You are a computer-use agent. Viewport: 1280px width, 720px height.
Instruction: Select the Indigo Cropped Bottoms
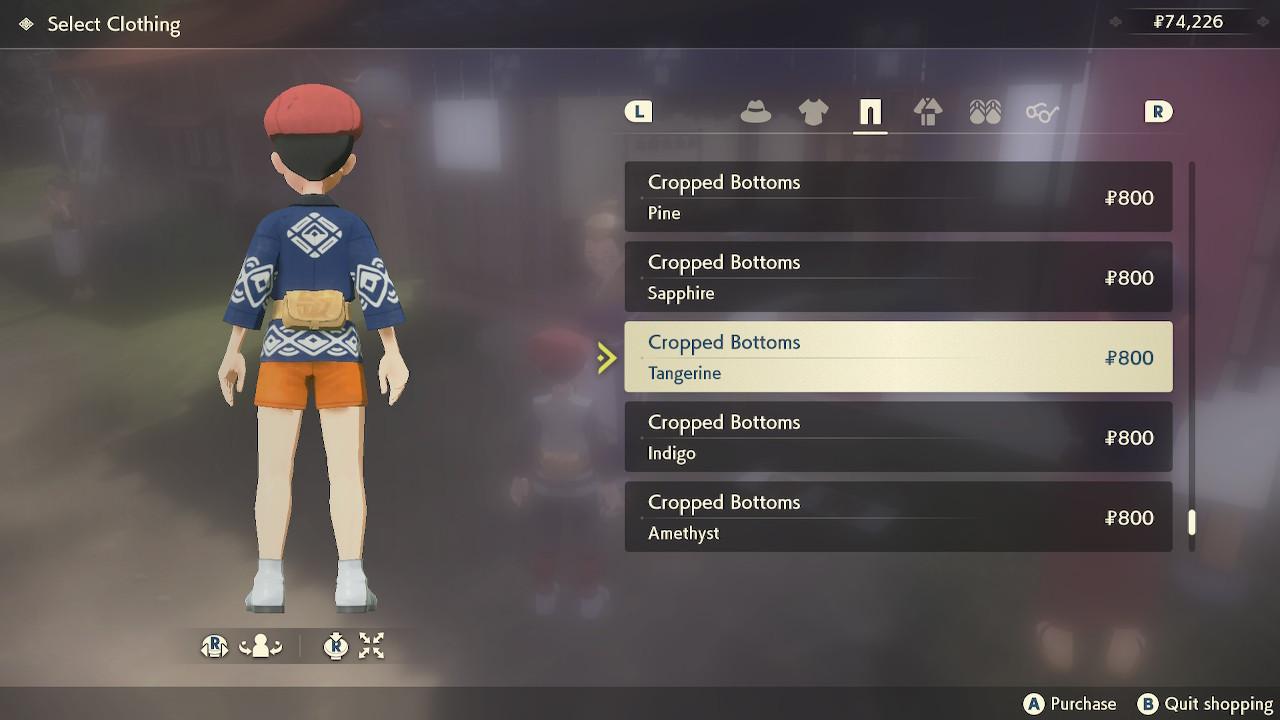898,437
